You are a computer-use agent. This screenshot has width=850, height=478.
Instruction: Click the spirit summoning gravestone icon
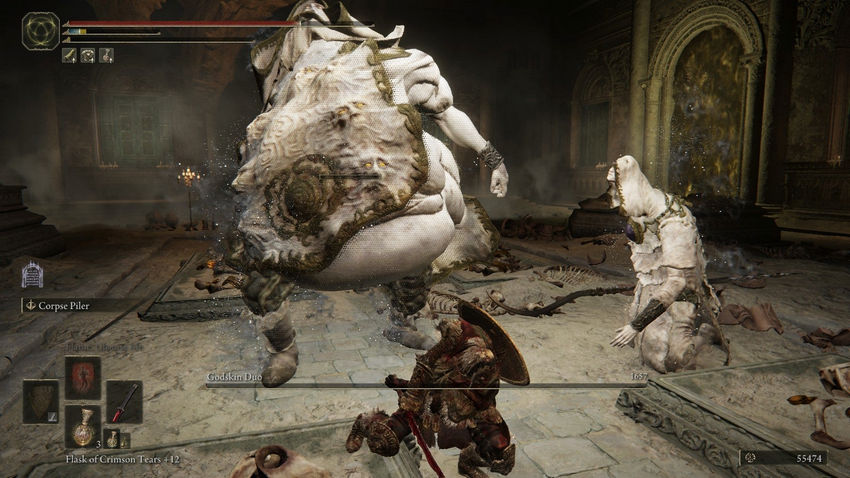tap(32, 274)
